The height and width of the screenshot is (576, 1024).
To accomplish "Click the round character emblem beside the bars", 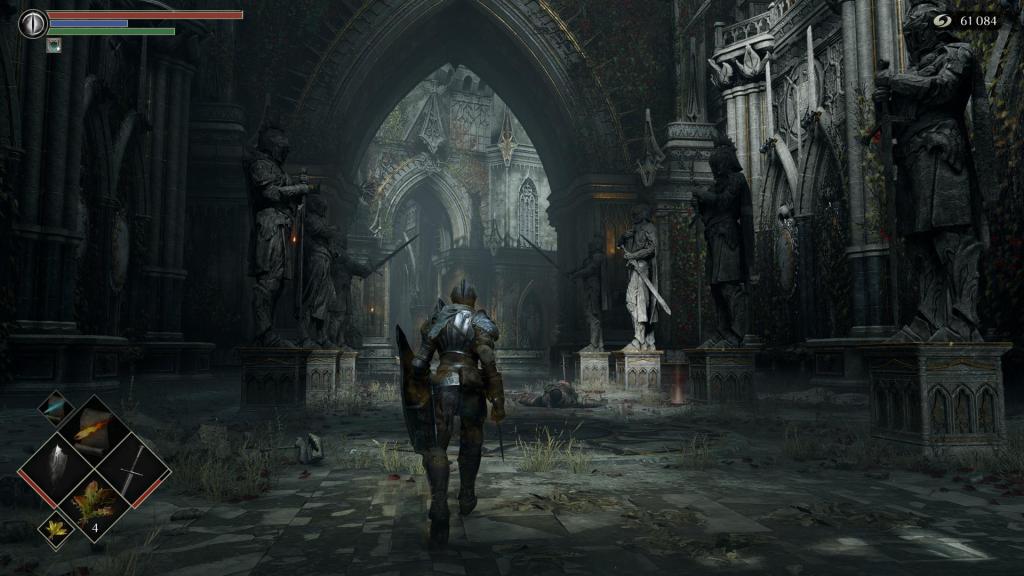I will click(x=33, y=23).
